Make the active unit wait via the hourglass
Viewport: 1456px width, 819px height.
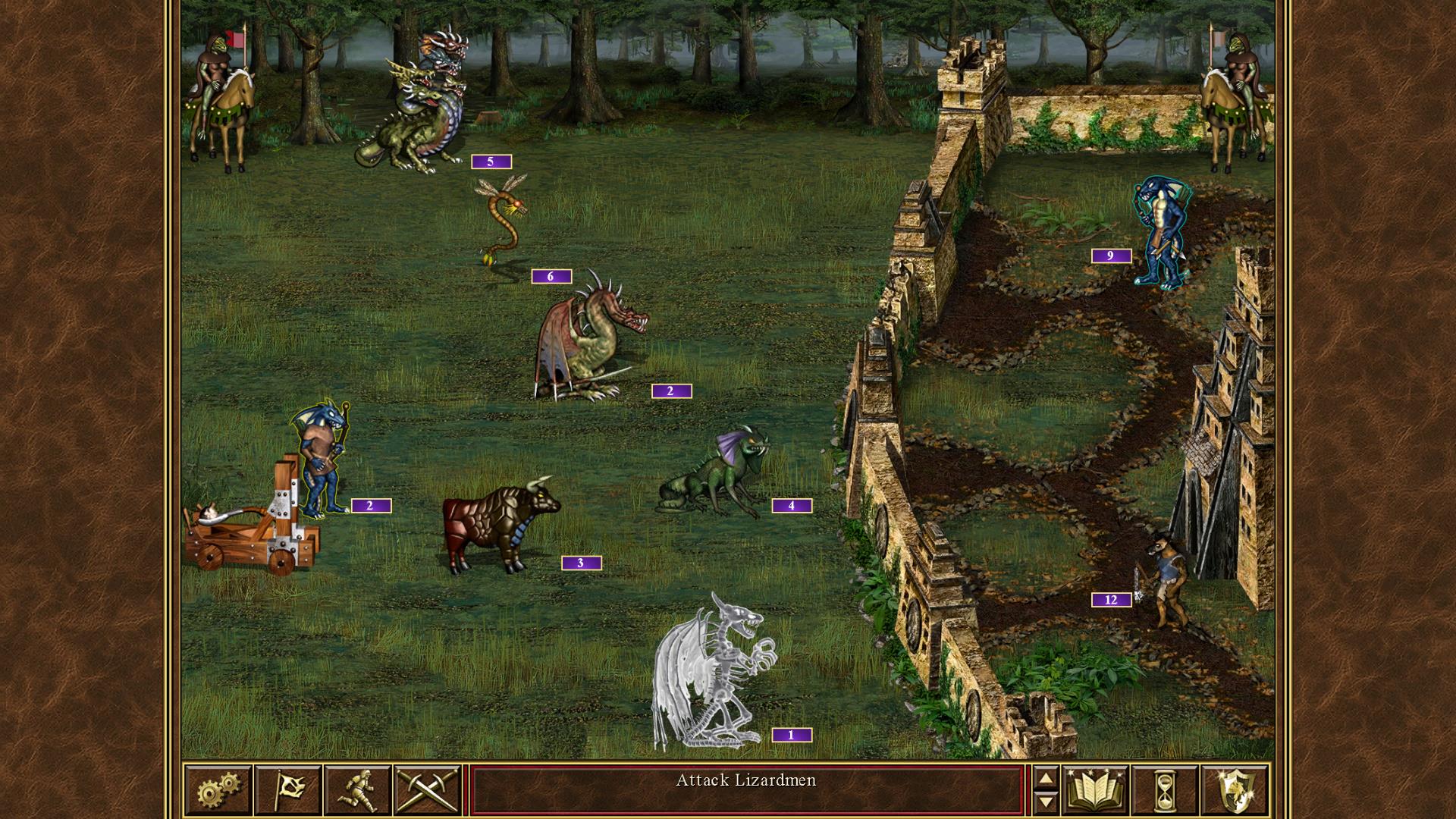1166,789
